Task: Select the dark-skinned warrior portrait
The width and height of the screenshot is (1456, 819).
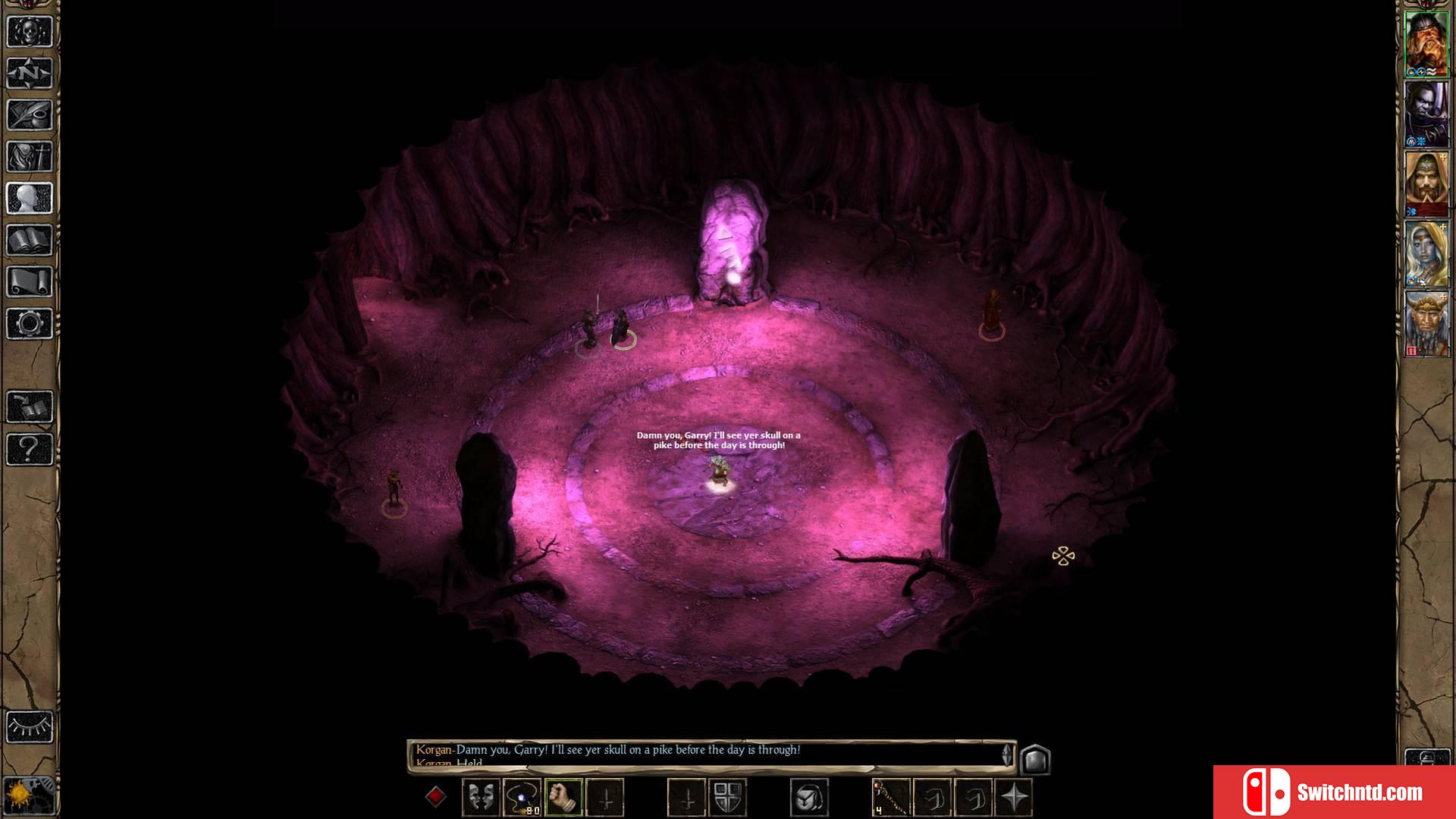Action: point(1426,112)
